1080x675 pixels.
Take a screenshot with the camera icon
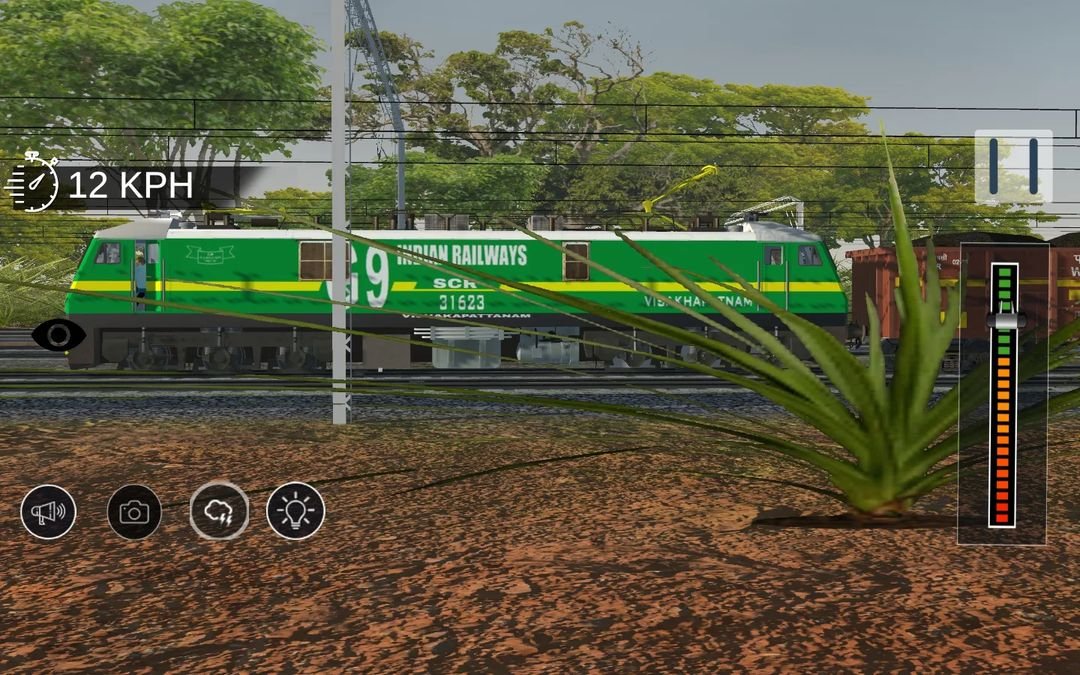[134, 512]
